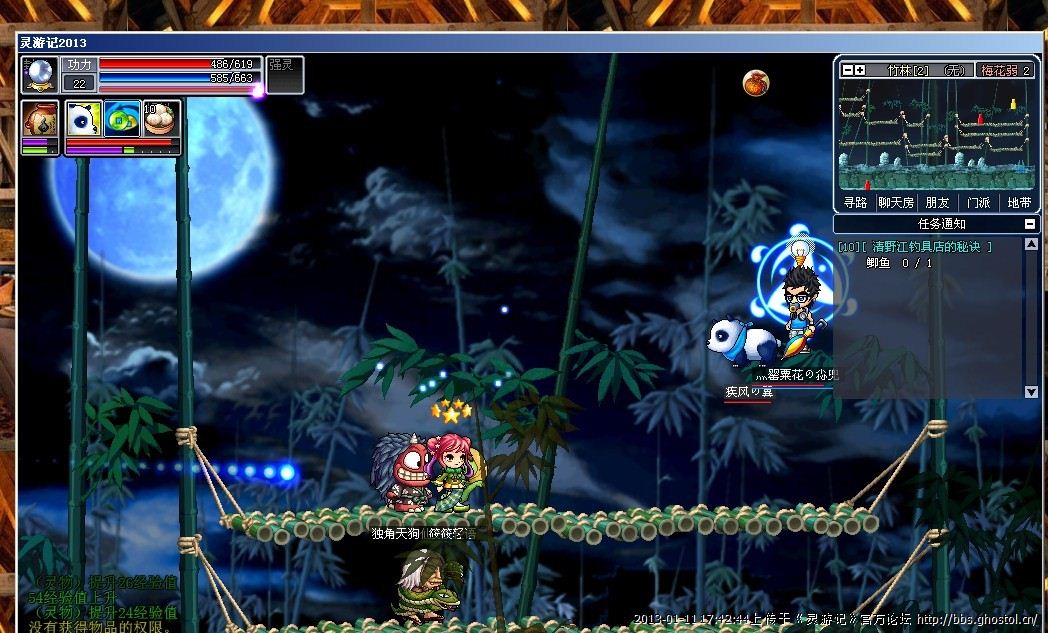Open the 聊天房 chat room
Screen dimensions: 1048x633
896,202
